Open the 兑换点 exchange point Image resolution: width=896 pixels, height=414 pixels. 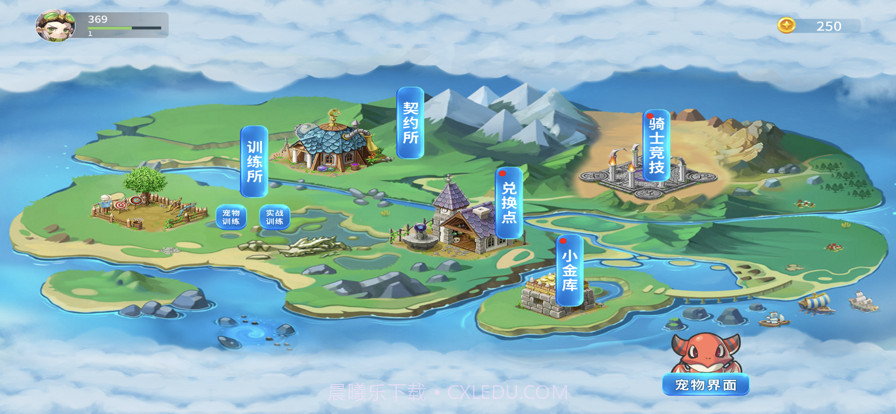point(509,202)
